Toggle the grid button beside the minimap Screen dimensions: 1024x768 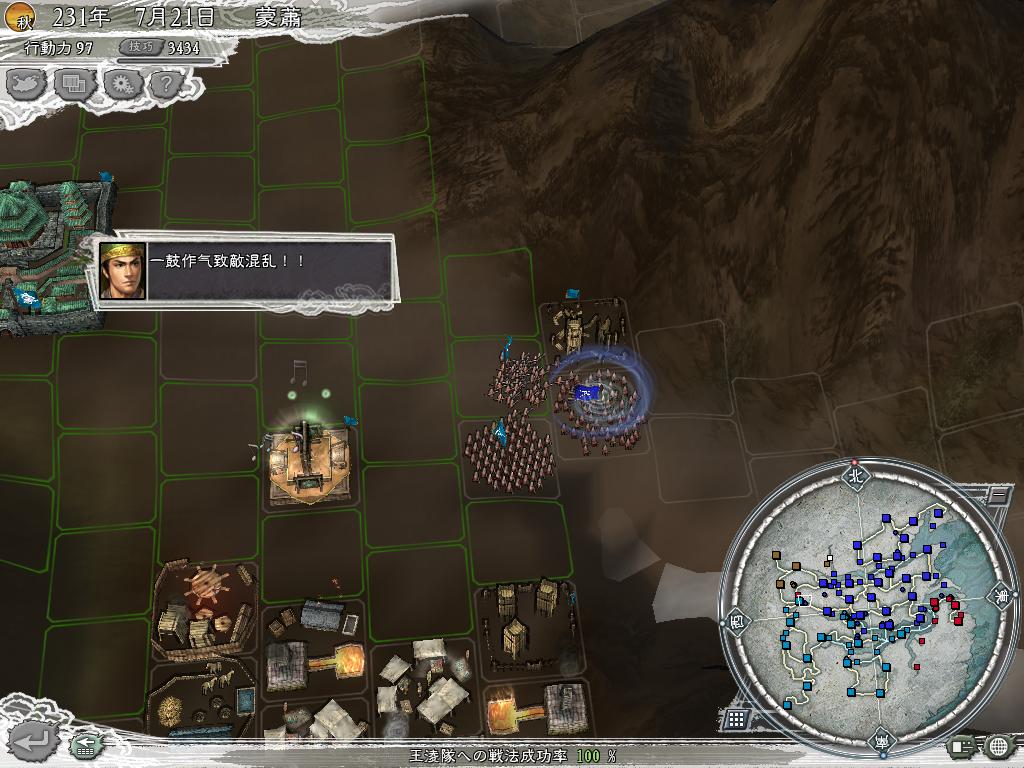coord(736,719)
